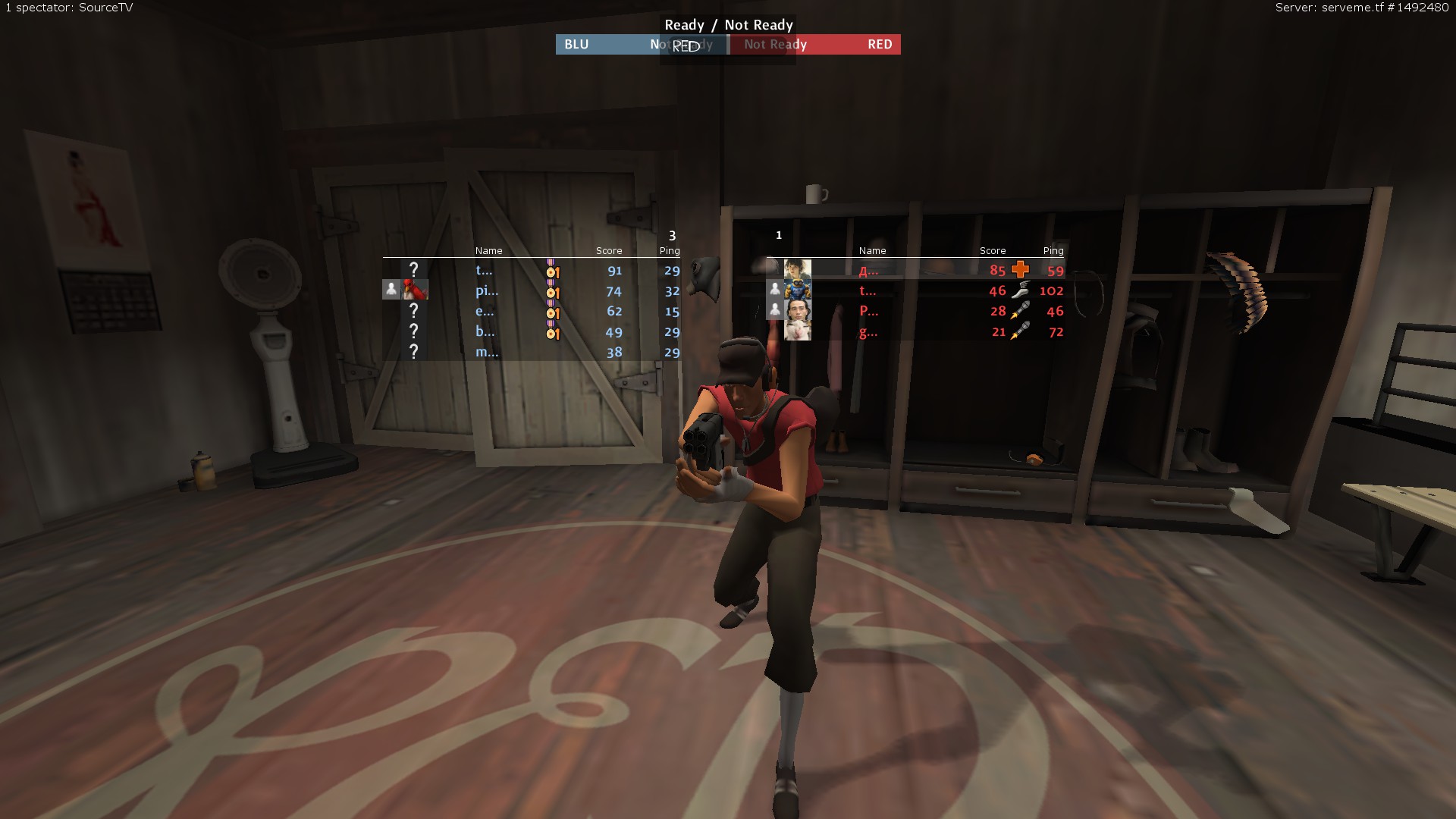The width and height of the screenshot is (1456, 819).
Task: Select BLU player "pi..." with score 74
Action: click(531, 290)
